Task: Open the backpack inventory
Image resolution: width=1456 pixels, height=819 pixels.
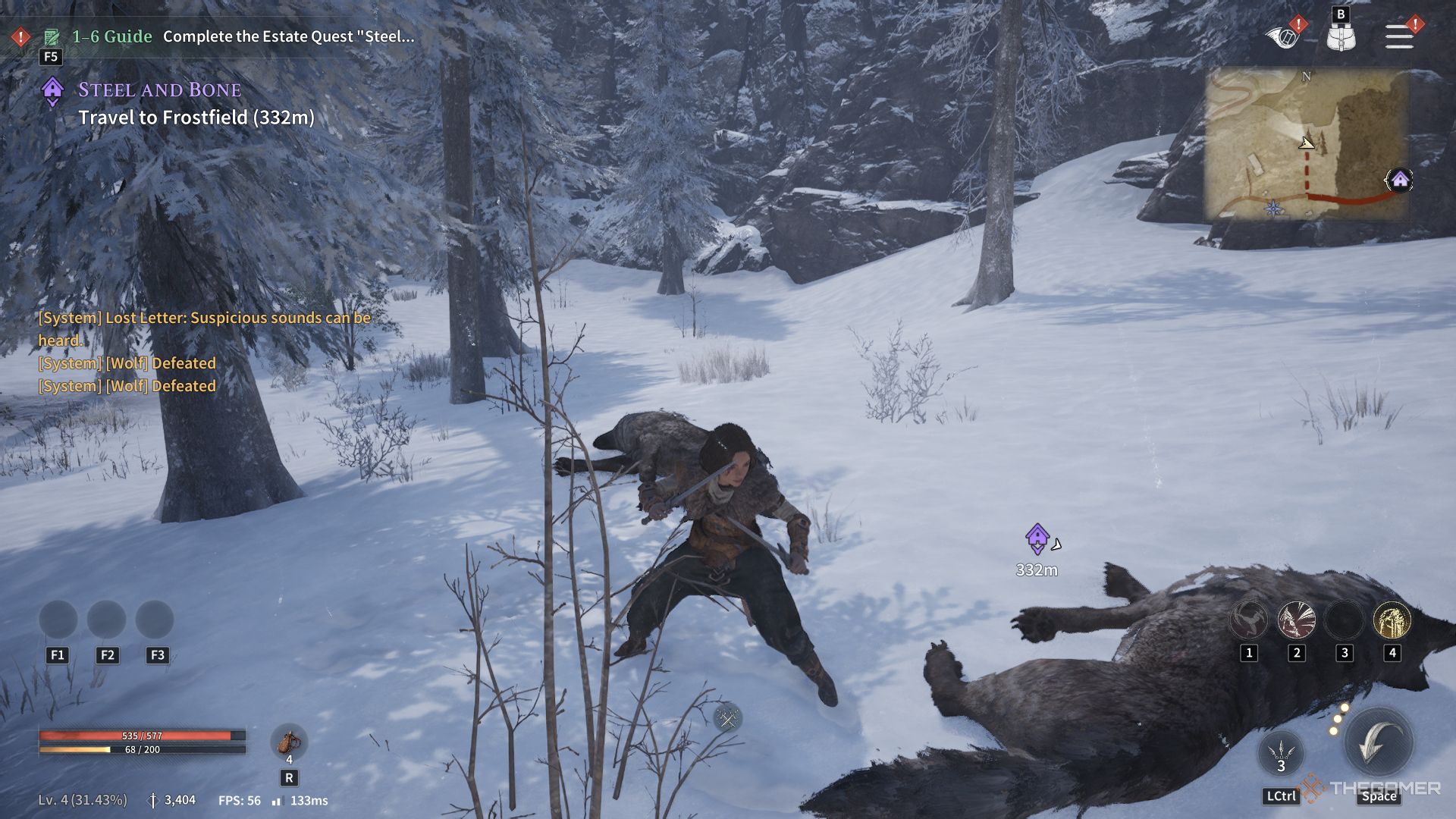Action: pyautogui.click(x=1341, y=36)
